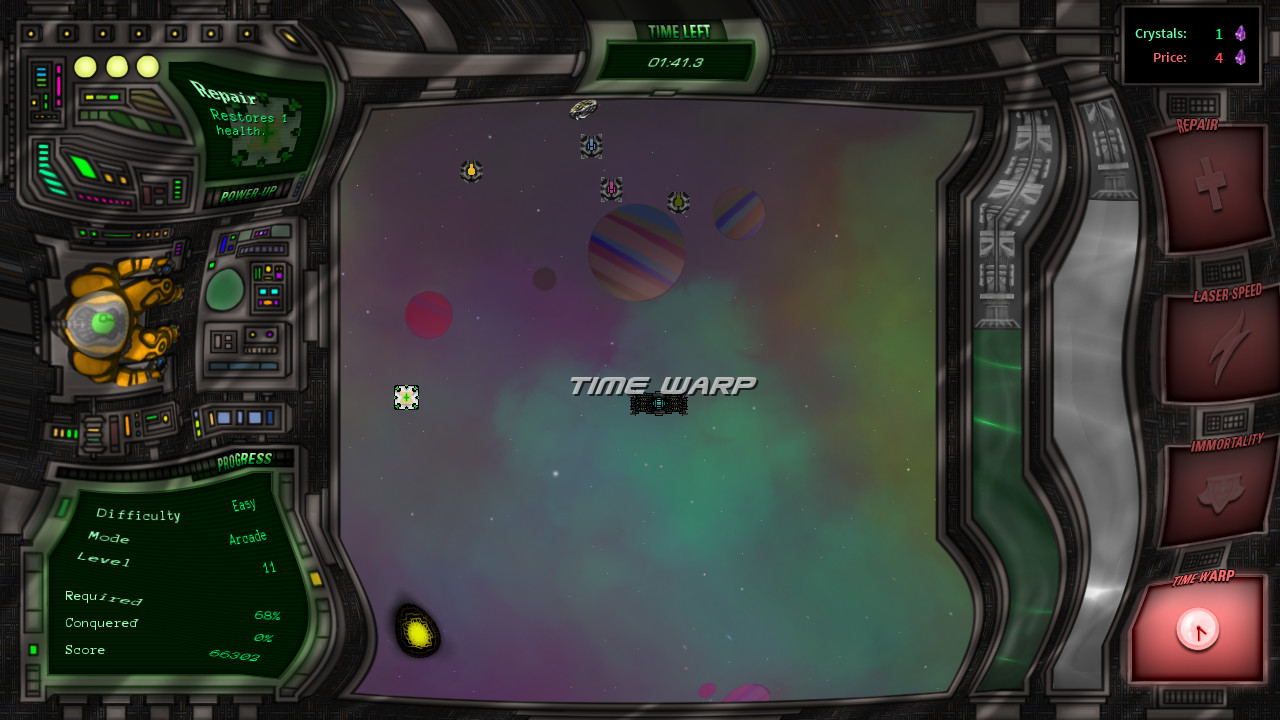Screen dimensions: 1280x720
Task: Activate the Repair power-up with the cross icon
Action: [x=1212, y=185]
